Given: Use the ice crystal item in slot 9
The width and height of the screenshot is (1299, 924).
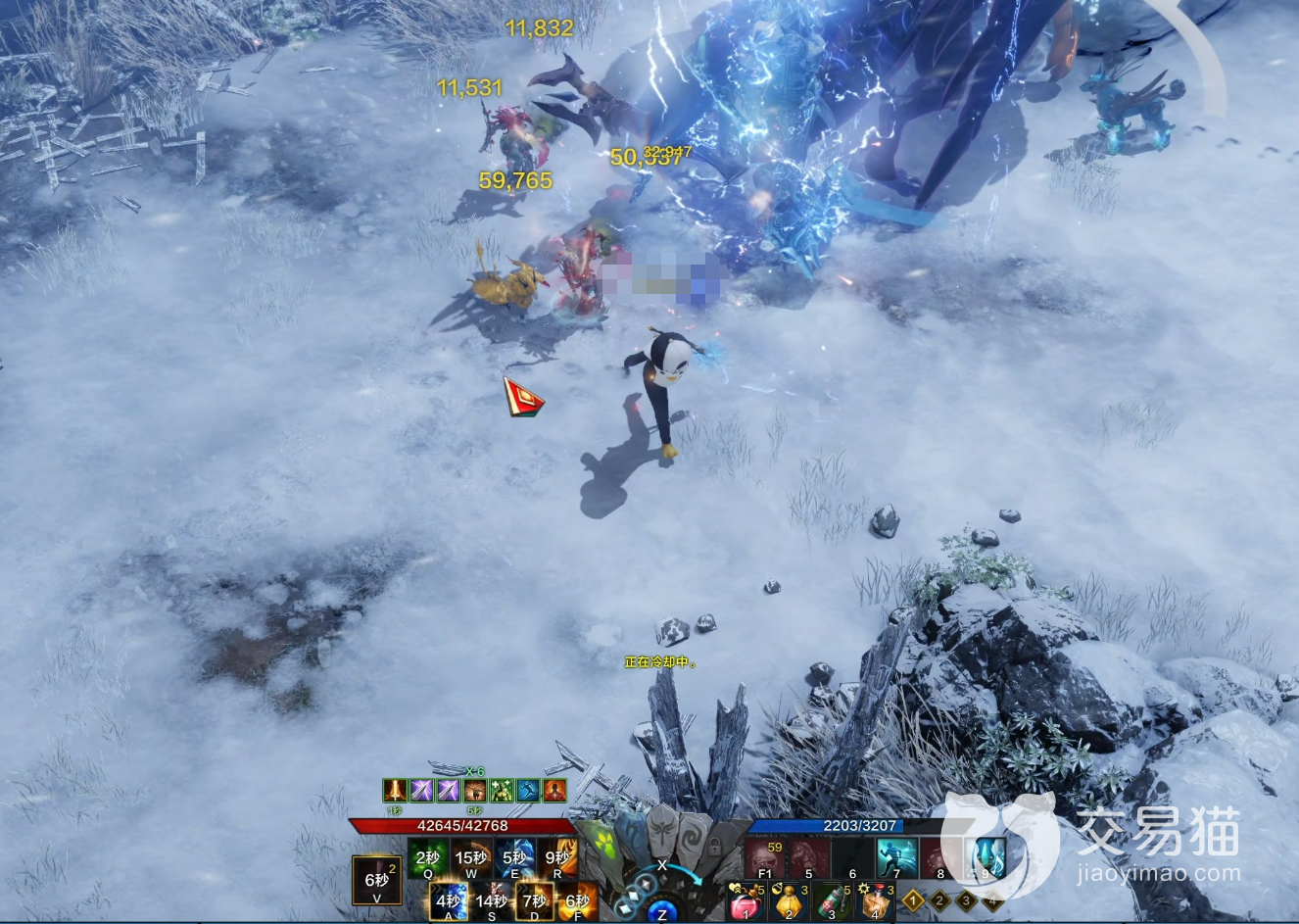Looking at the screenshot, I should pos(986,856).
